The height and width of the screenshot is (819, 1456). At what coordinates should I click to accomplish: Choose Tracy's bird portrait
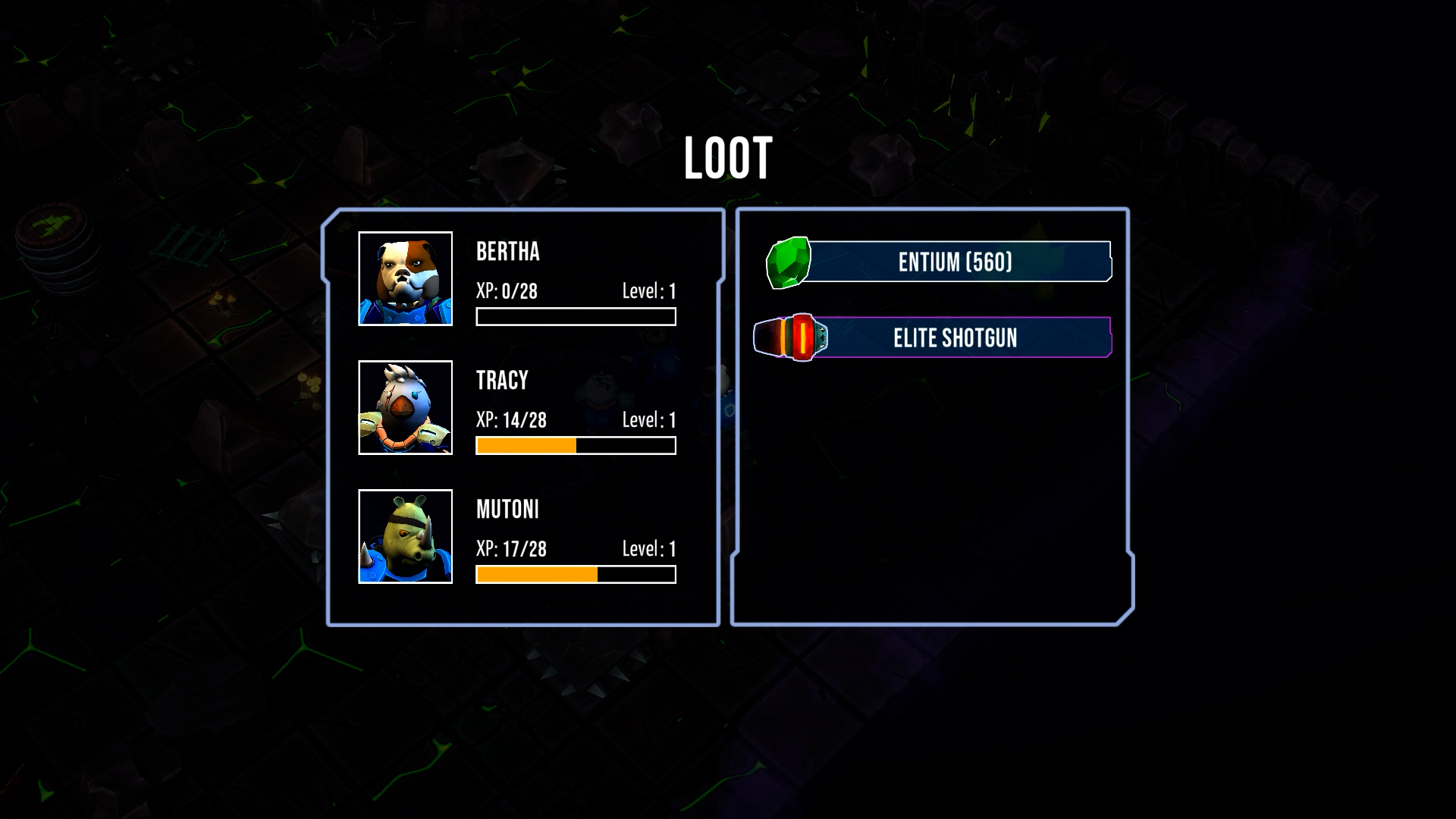click(405, 408)
